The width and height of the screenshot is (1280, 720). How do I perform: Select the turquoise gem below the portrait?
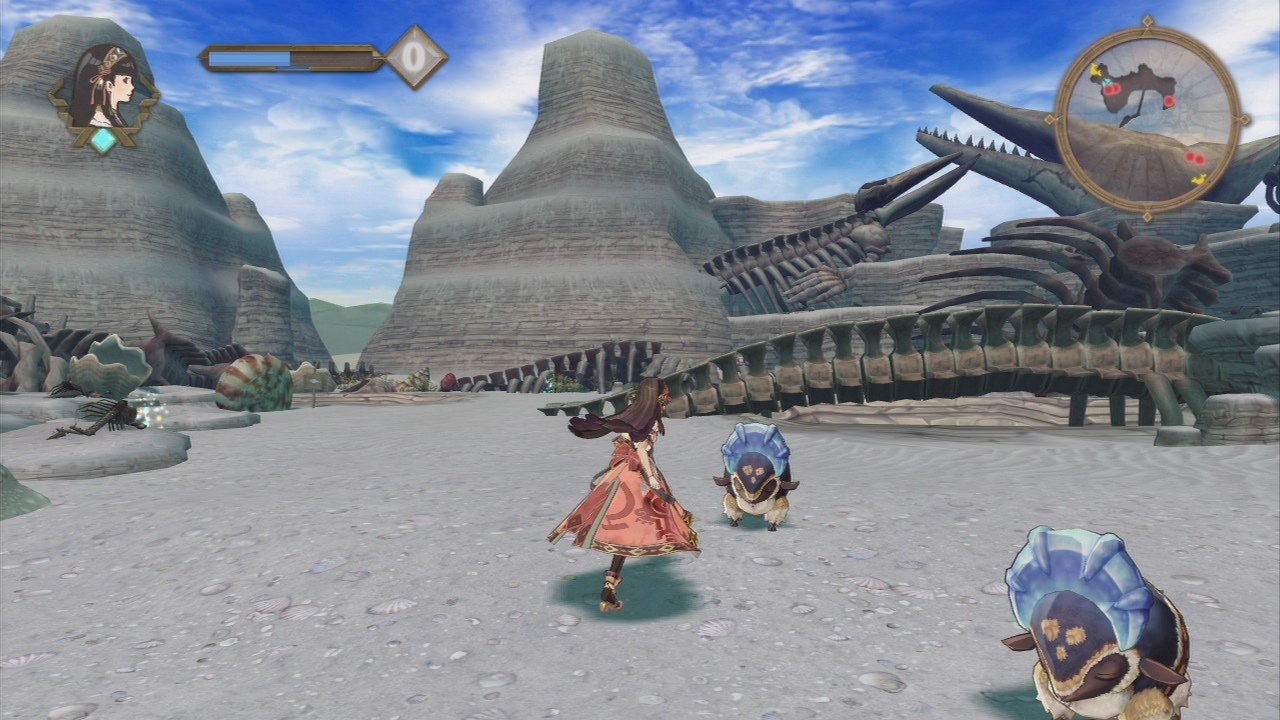pyautogui.click(x=103, y=141)
